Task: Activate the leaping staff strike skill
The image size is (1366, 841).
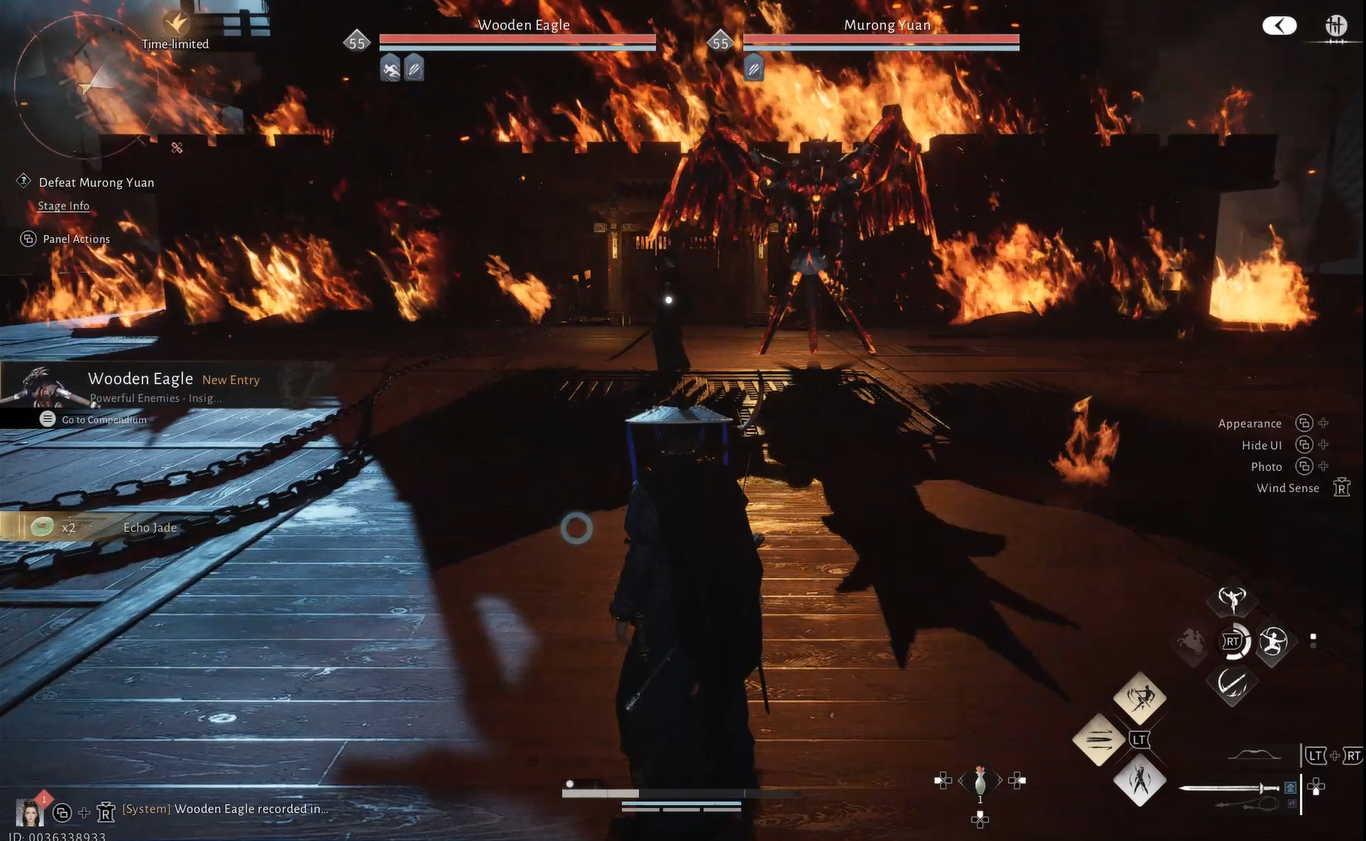Action: (1140, 697)
